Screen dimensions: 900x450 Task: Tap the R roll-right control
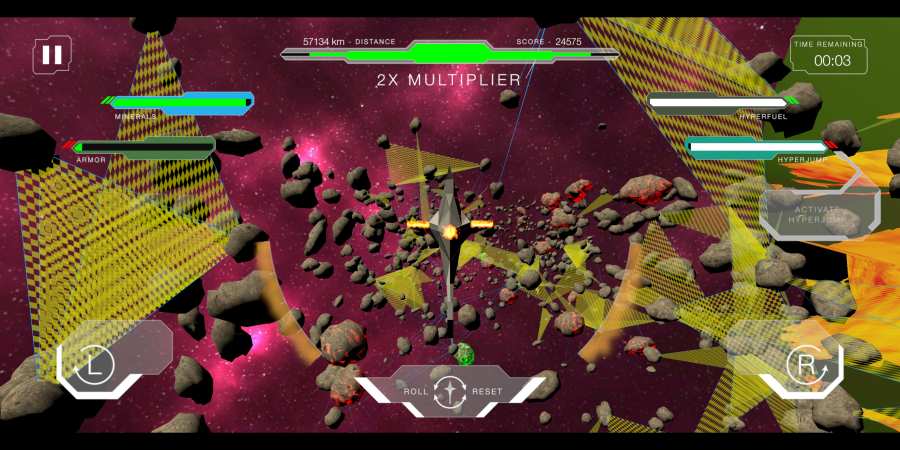[x=804, y=365]
